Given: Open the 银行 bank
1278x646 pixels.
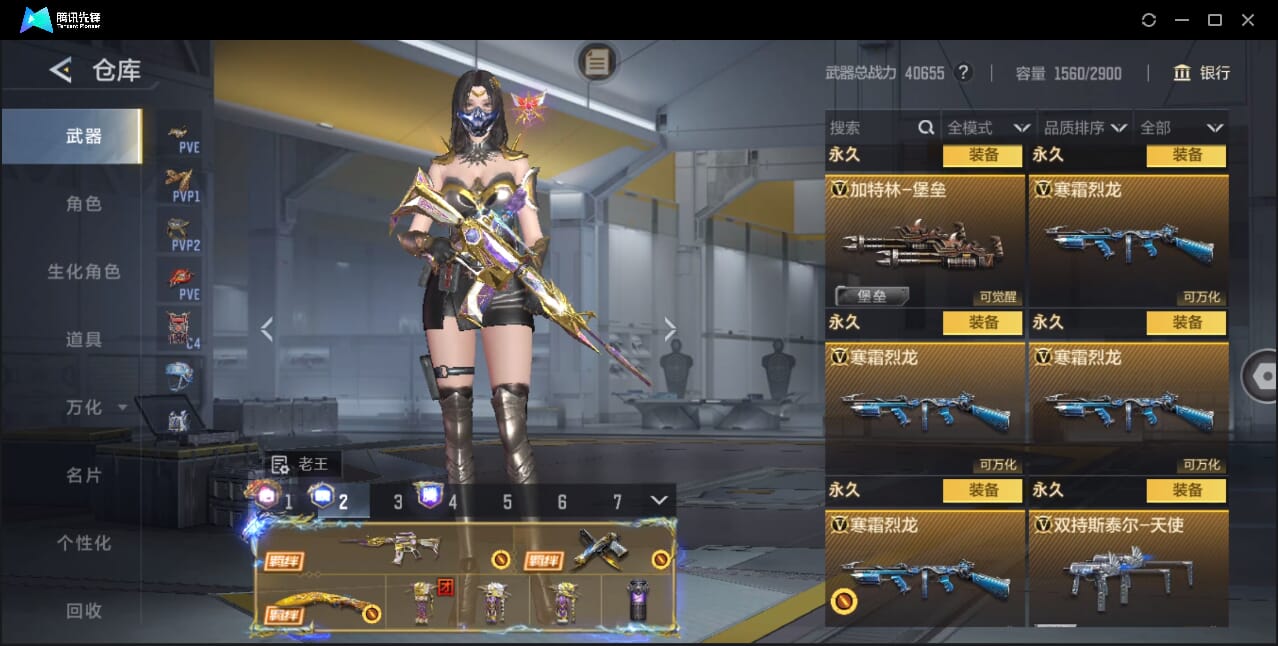Looking at the screenshot, I should pos(1201,73).
